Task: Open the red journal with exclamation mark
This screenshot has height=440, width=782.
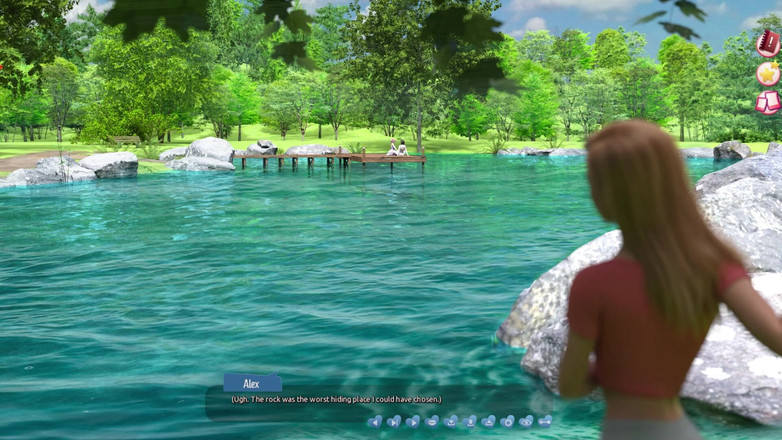Action: 768,43
